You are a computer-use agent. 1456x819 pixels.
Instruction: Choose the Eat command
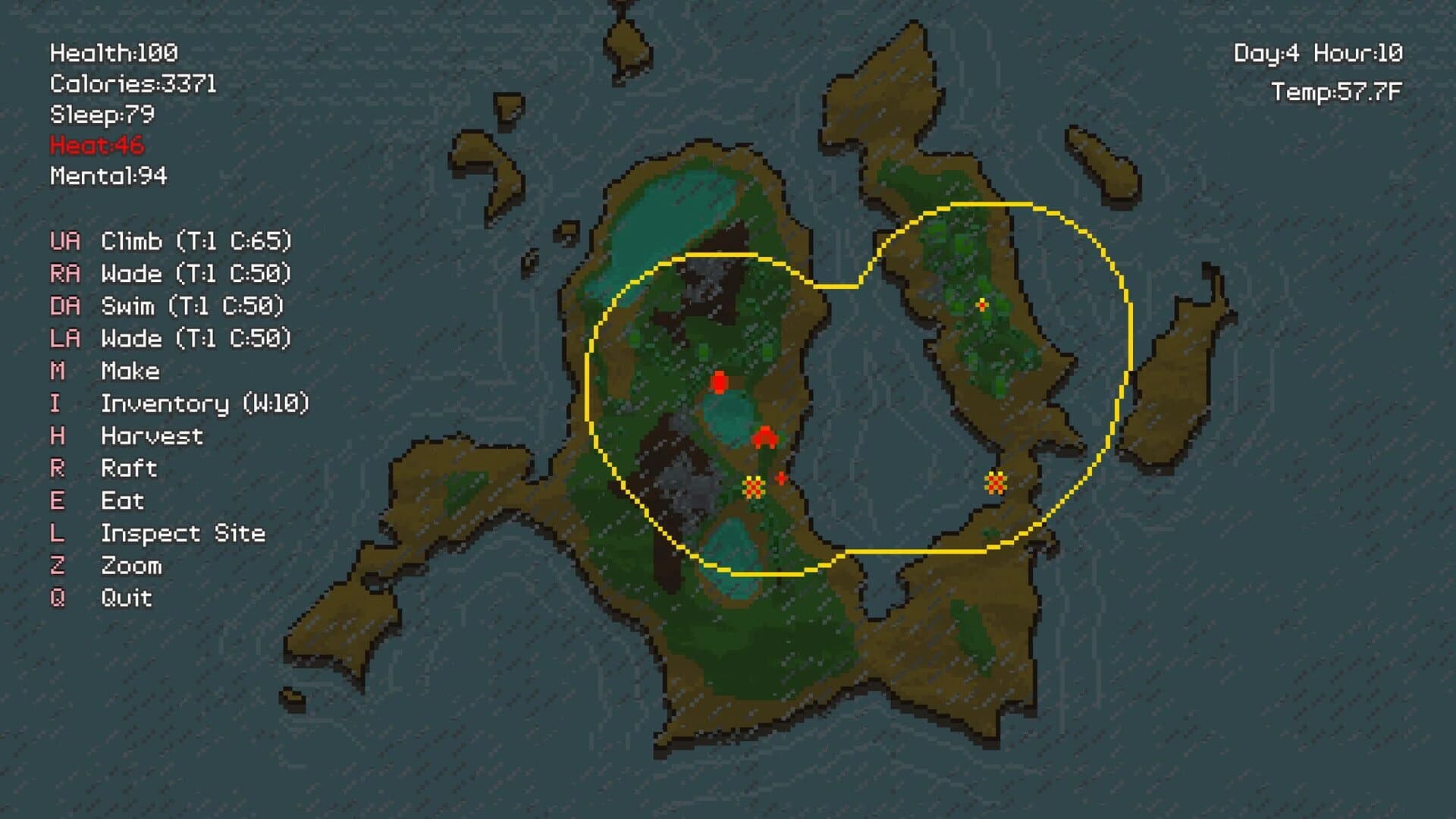123,500
